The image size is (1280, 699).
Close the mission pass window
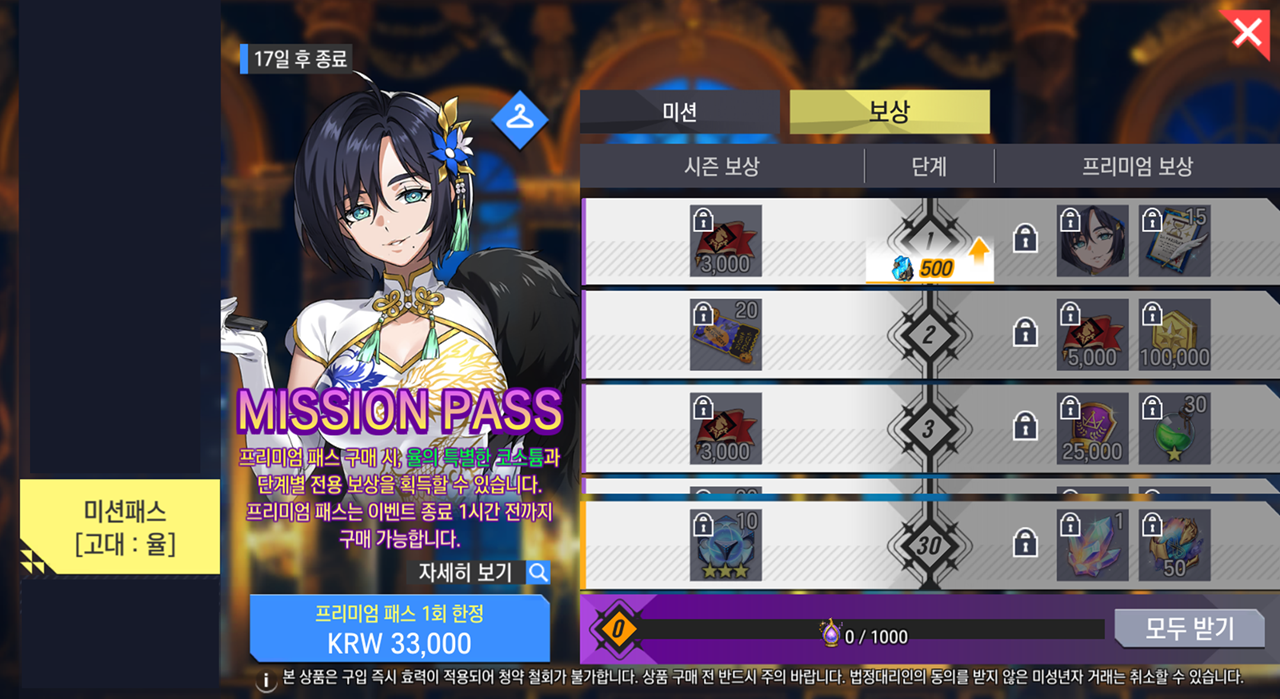(1247, 32)
